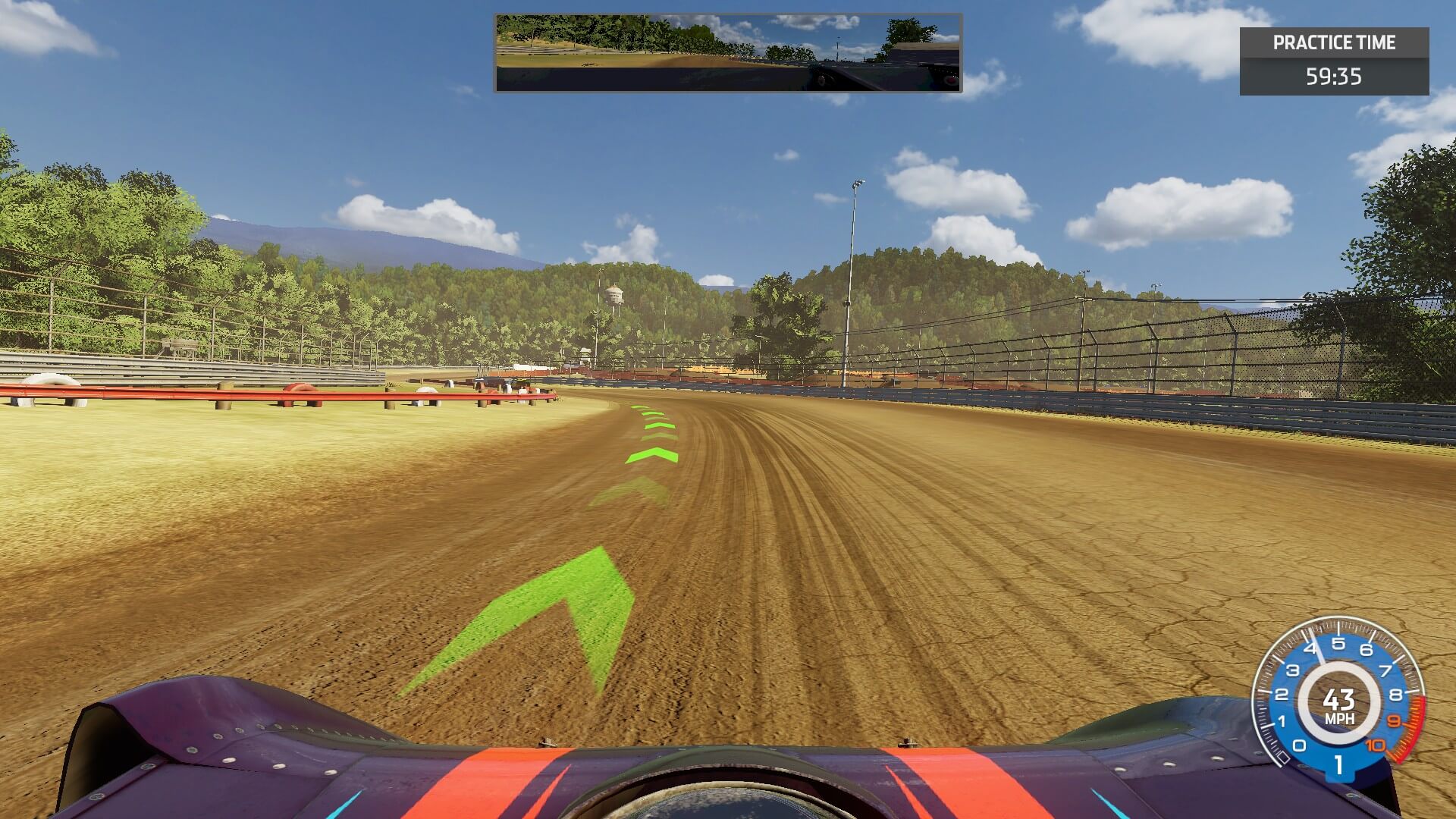
Task: Click the rear-view mirror display
Action: pyautogui.click(x=728, y=52)
